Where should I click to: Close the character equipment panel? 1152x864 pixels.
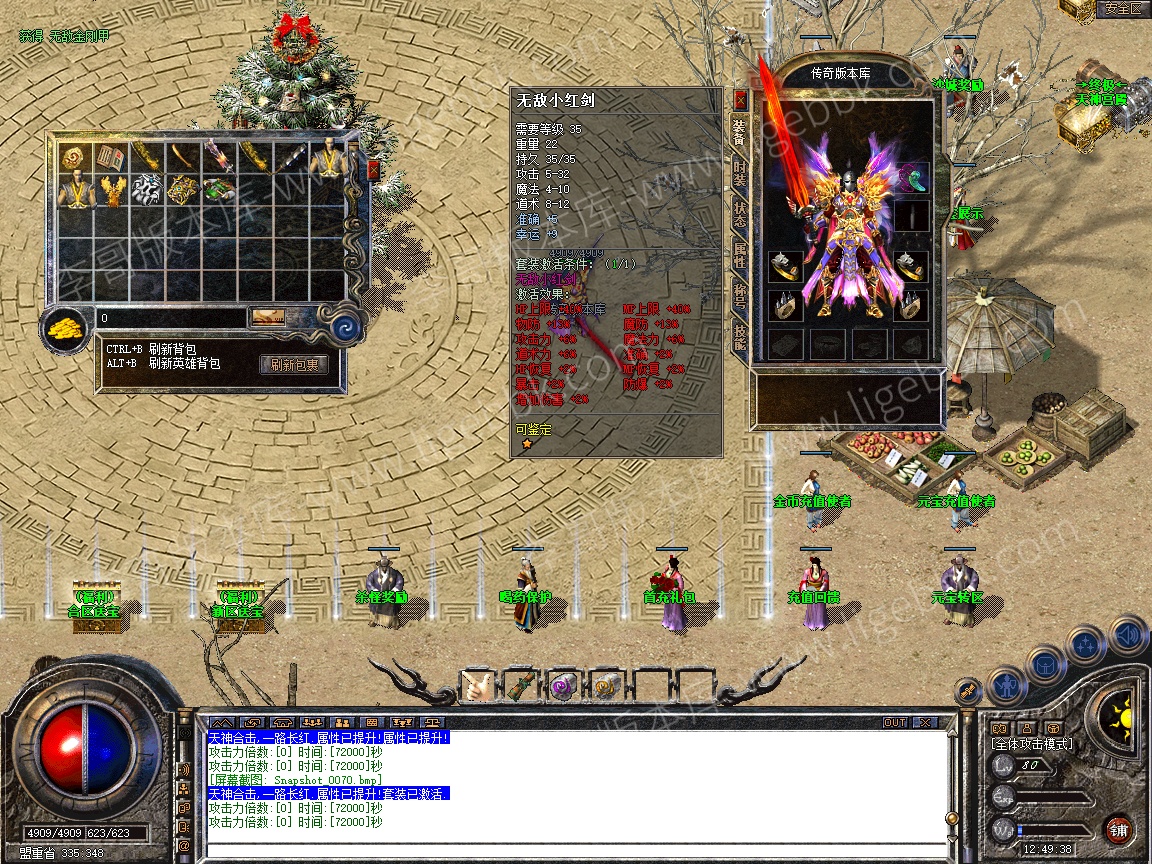740,100
